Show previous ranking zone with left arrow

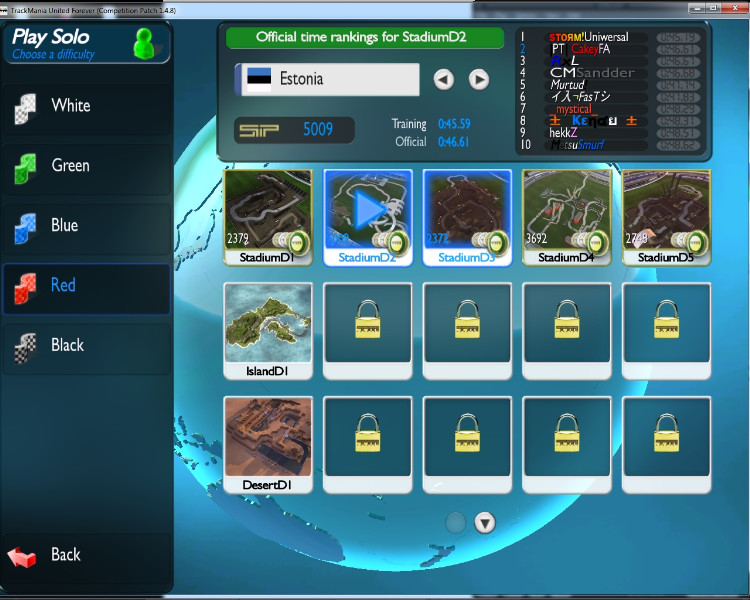coord(444,79)
